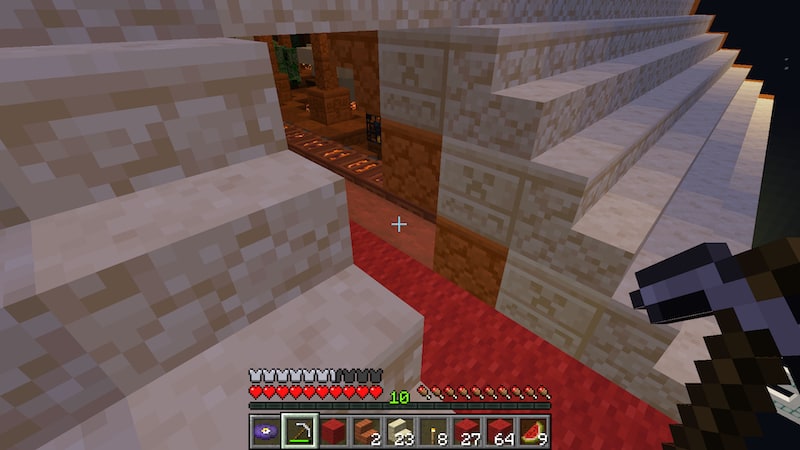Switch to the torch slot
The image size is (800, 450).
pos(433,431)
